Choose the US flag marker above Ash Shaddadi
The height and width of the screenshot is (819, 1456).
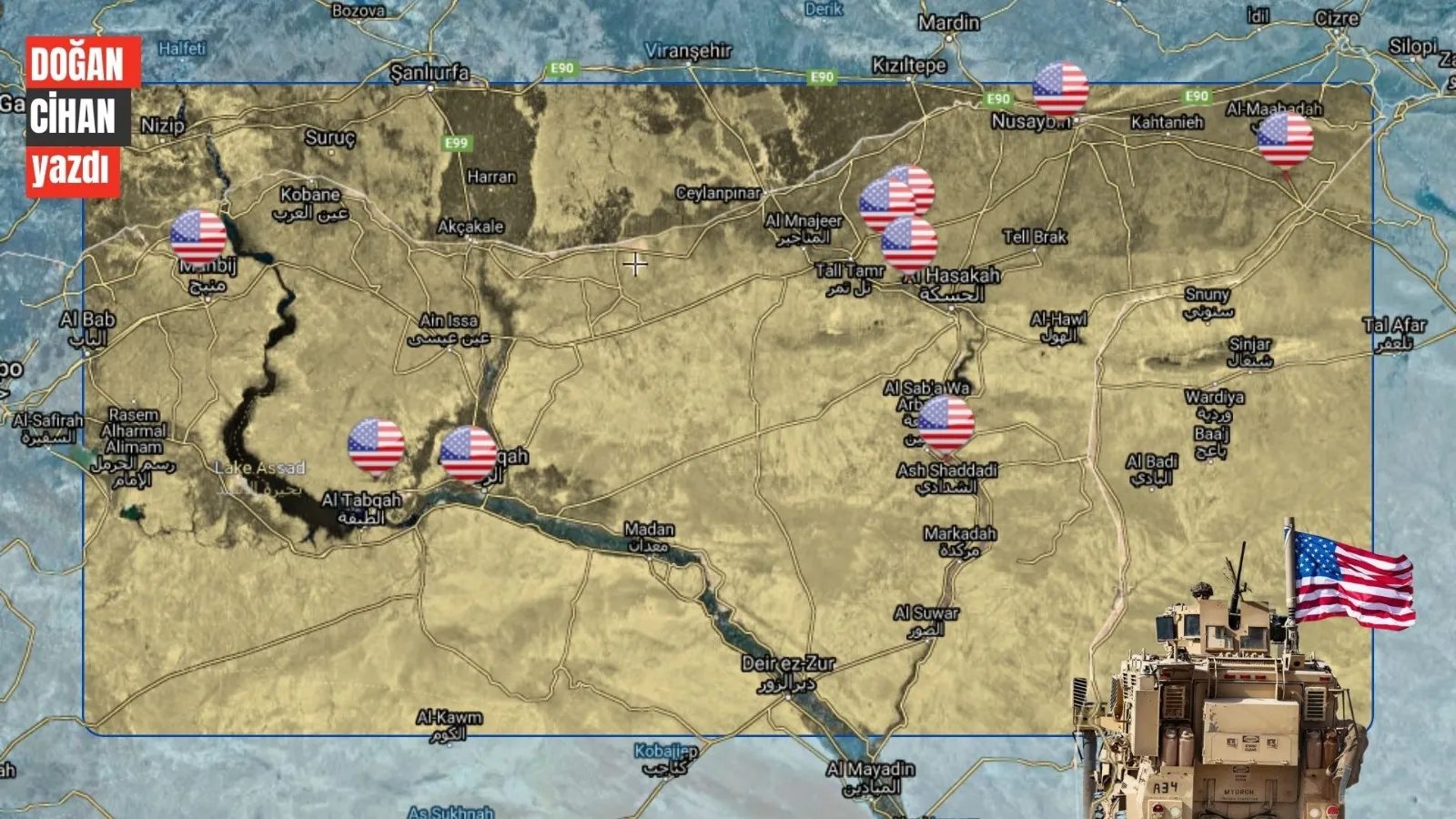pyautogui.click(x=945, y=424)
